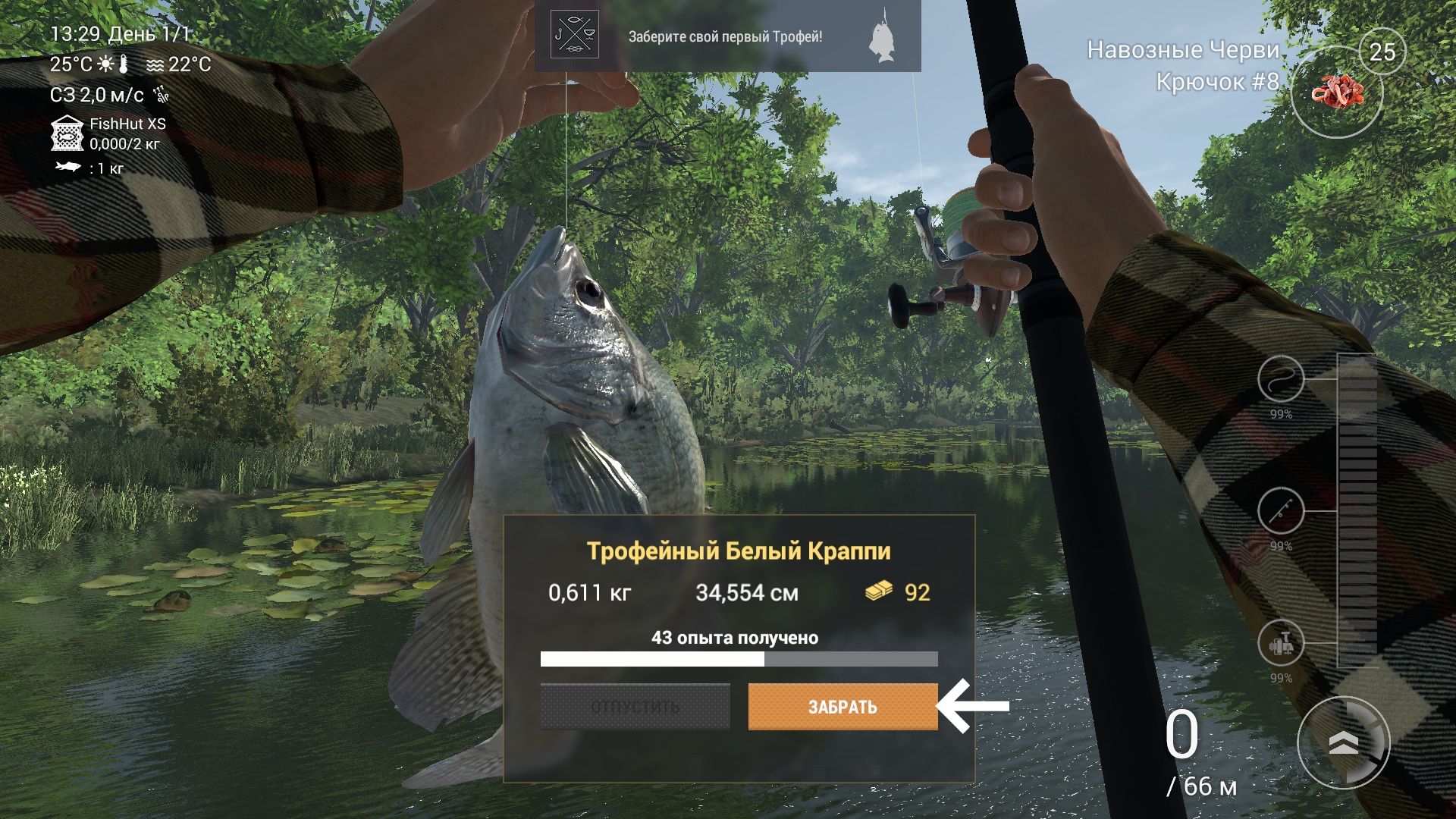Click the Отпустить release button
The width and height of the screenshot is (1456, 819).
click(x=634, y=707)
